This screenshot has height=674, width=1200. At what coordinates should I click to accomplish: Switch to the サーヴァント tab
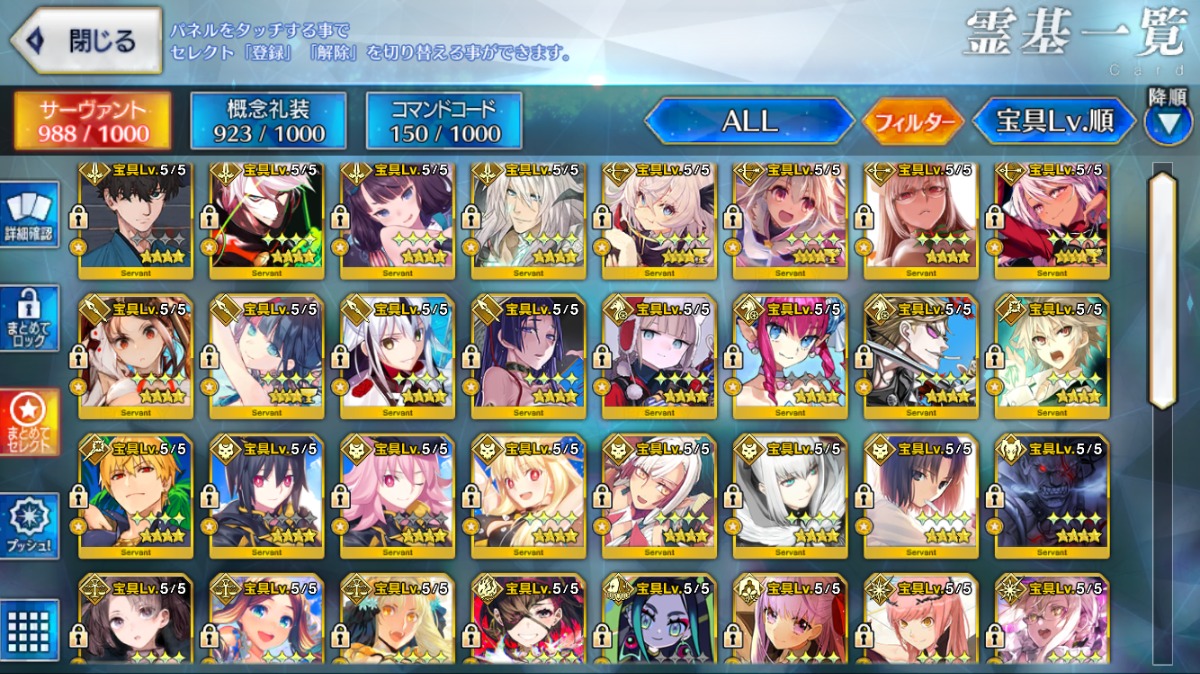(x=92, y=121)
